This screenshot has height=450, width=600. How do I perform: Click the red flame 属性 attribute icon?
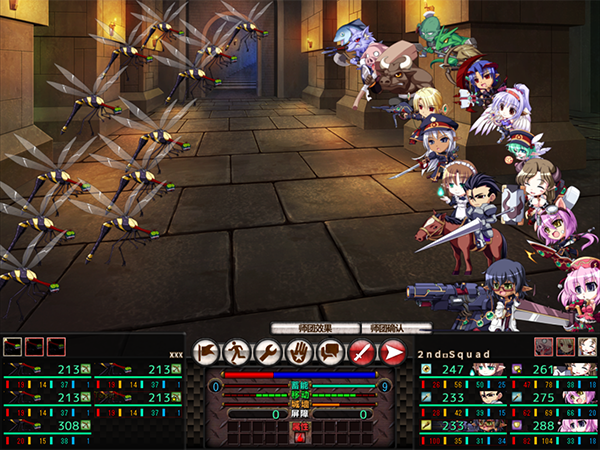pos(297,435)
